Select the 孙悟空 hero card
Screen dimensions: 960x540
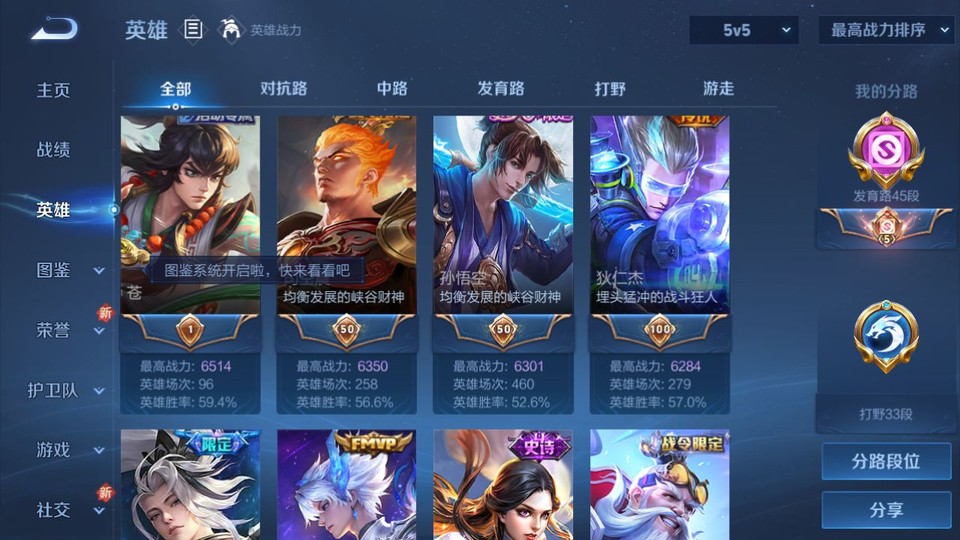(x=503, y=215)
